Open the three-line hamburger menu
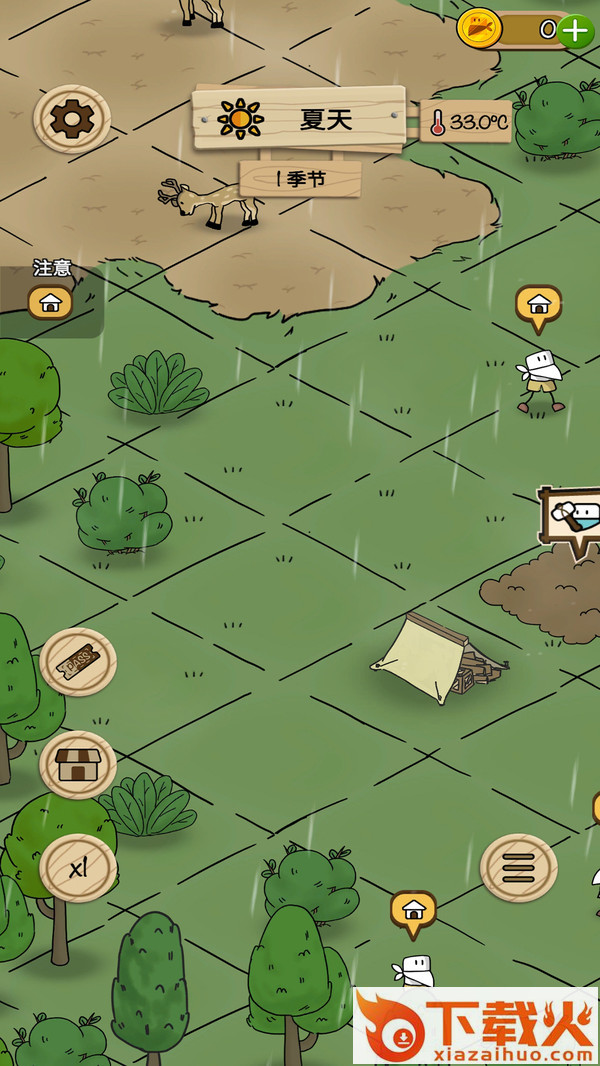This screenshot has height=1066, width=600. [519, 868]
